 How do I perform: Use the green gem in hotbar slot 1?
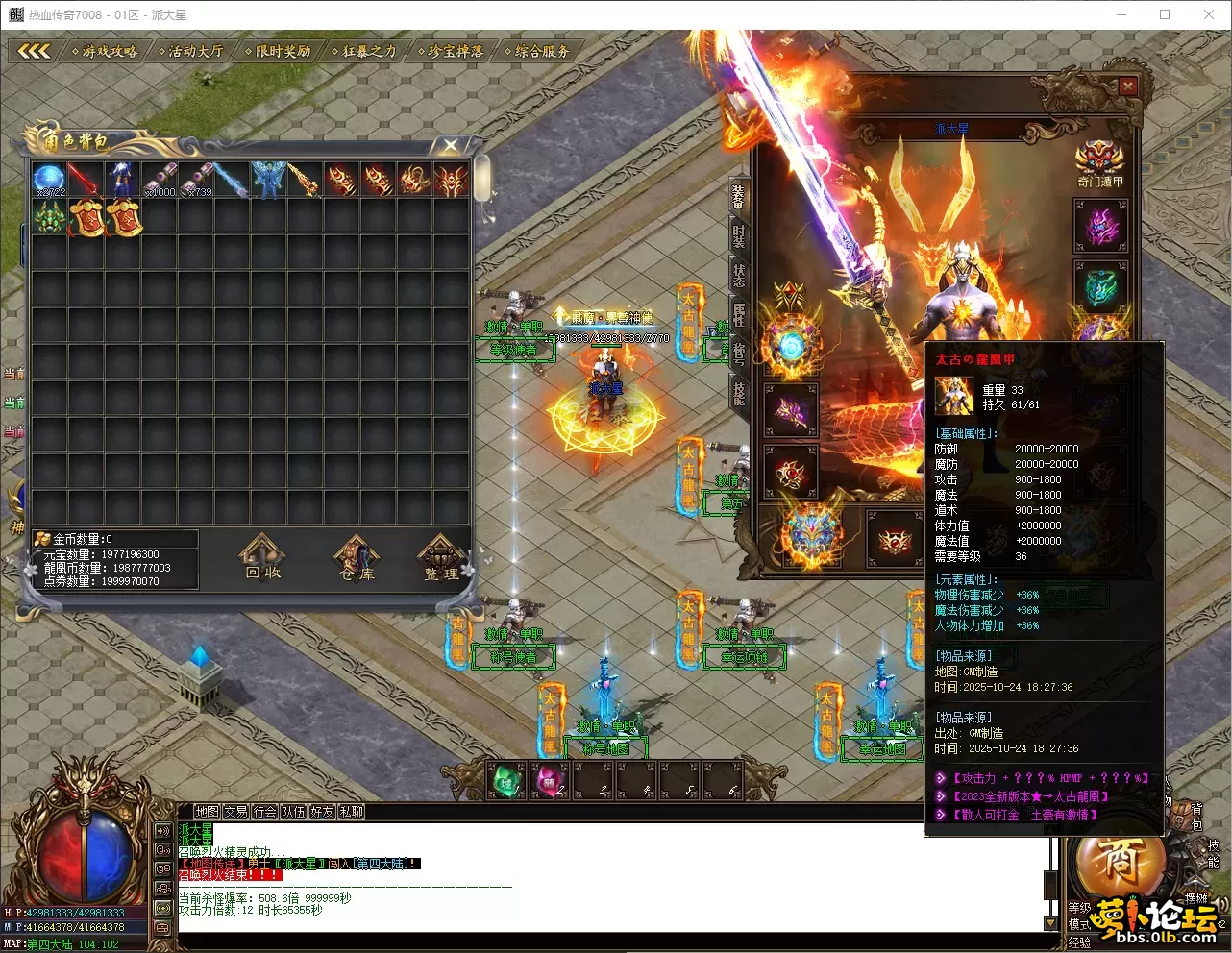pos(506,779)
